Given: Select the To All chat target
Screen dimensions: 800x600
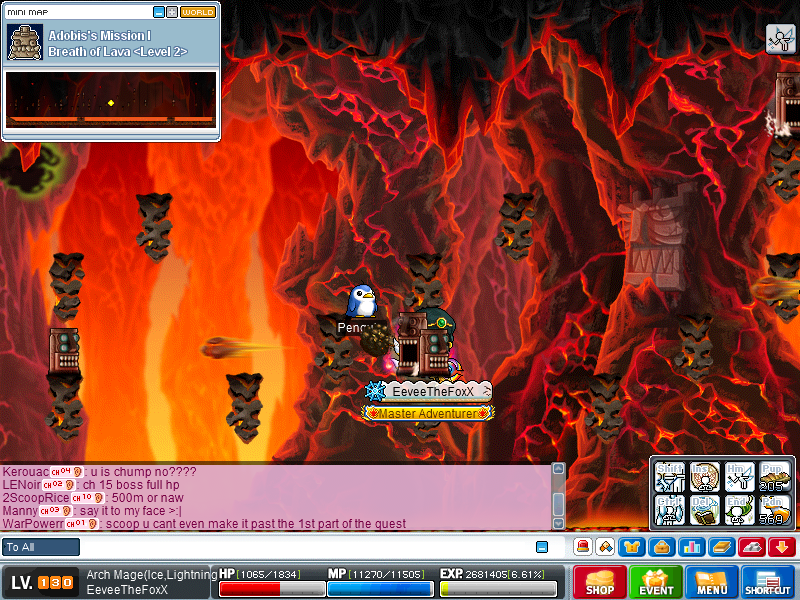Looking at the screenshot, I should [x=41, y=547].
